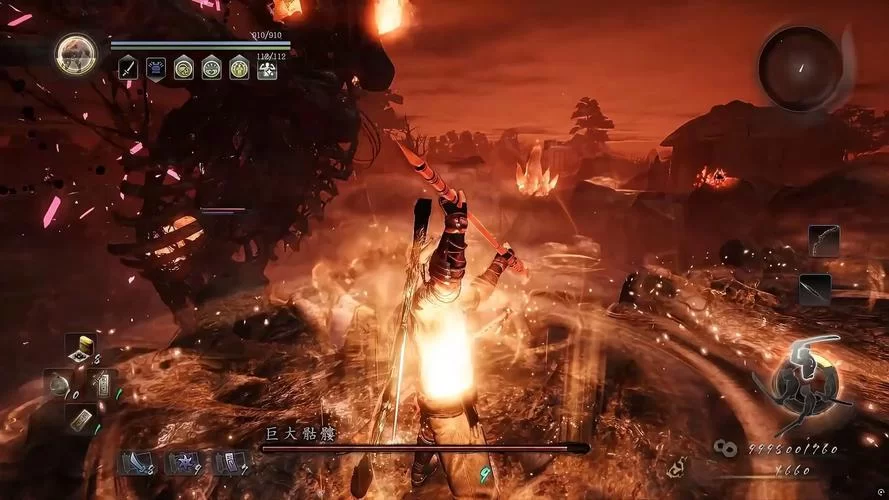Click the guardian spirit portrait medallion
The width and height of the screenshot is (889, 500).
(x=76, y=54)
